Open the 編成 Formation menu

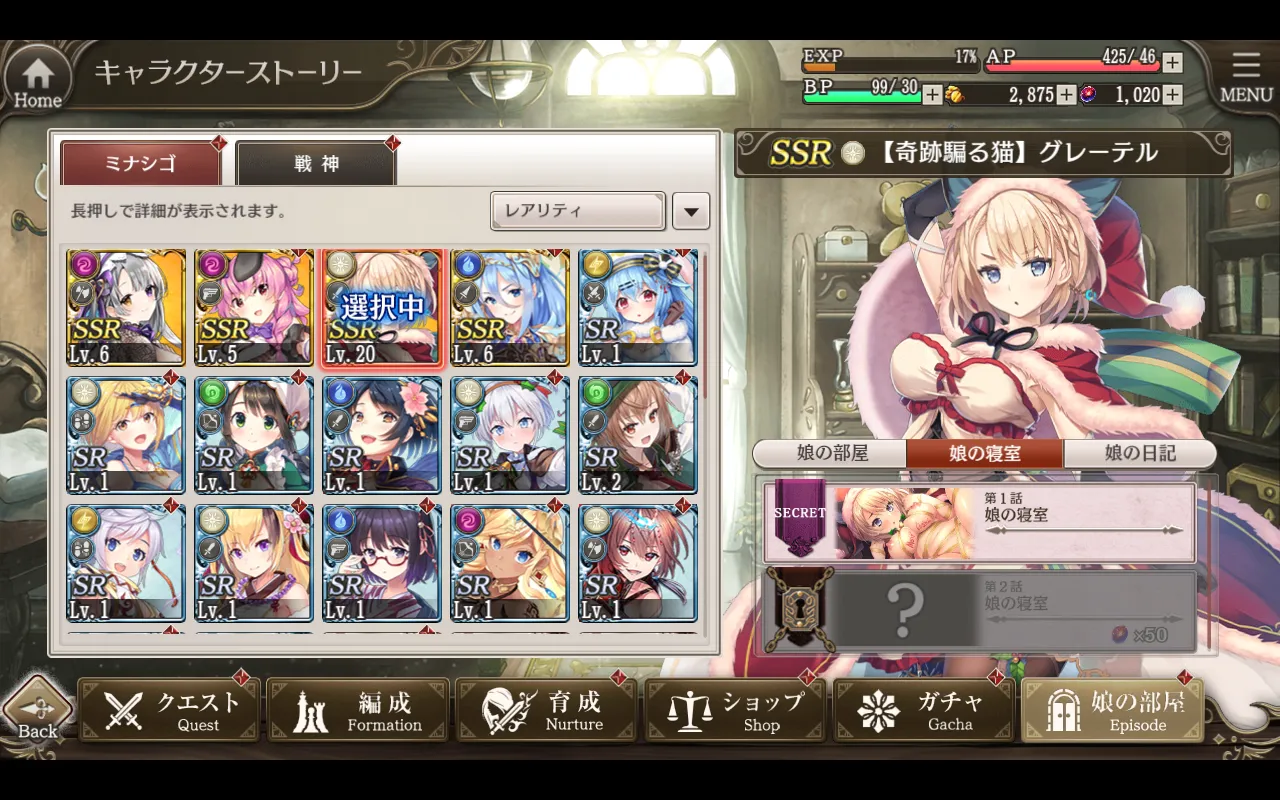(358, 711)
